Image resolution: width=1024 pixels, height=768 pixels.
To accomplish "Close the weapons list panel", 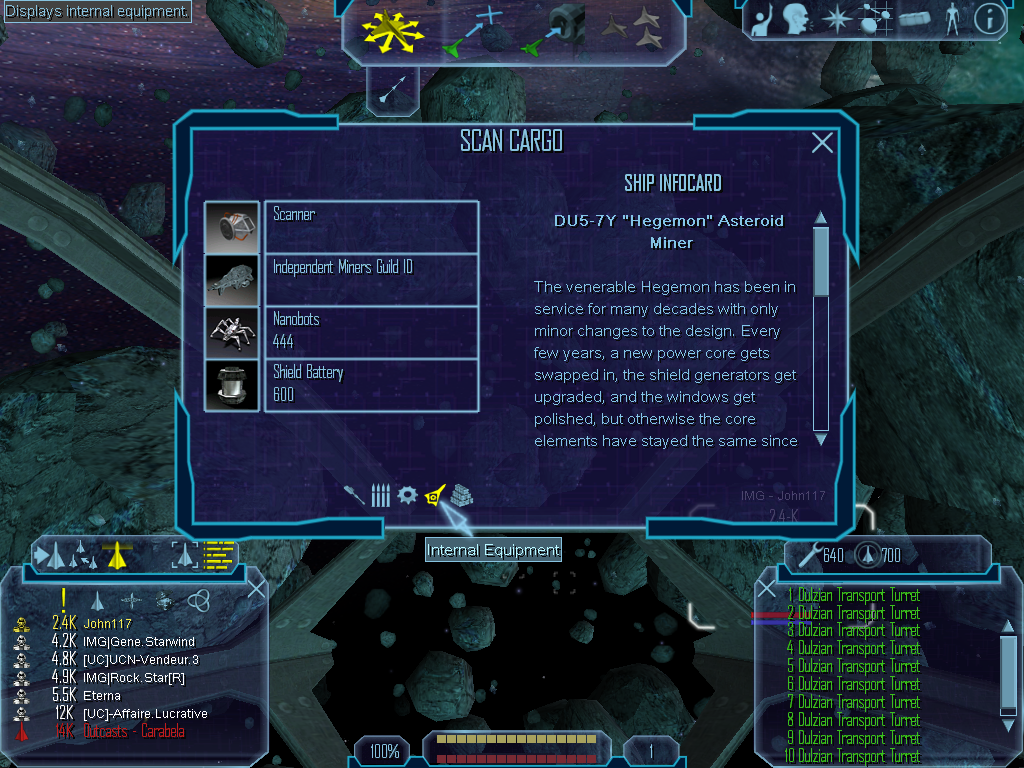I will point(766,589).
